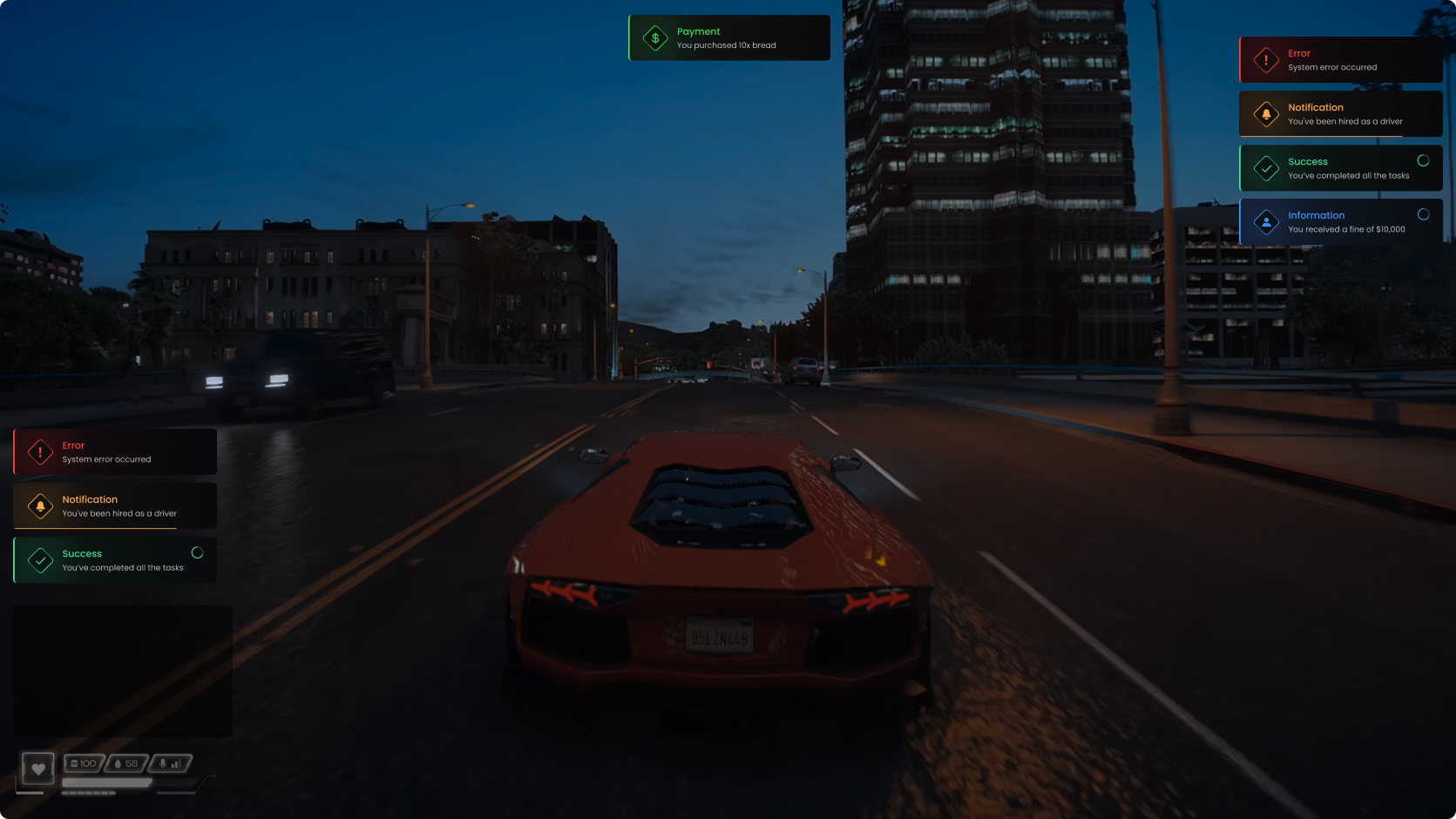This screenshot has width=1456, height=819.
Task: Click the blue person icon on the Information toast
Action: tap(1265, 221)
